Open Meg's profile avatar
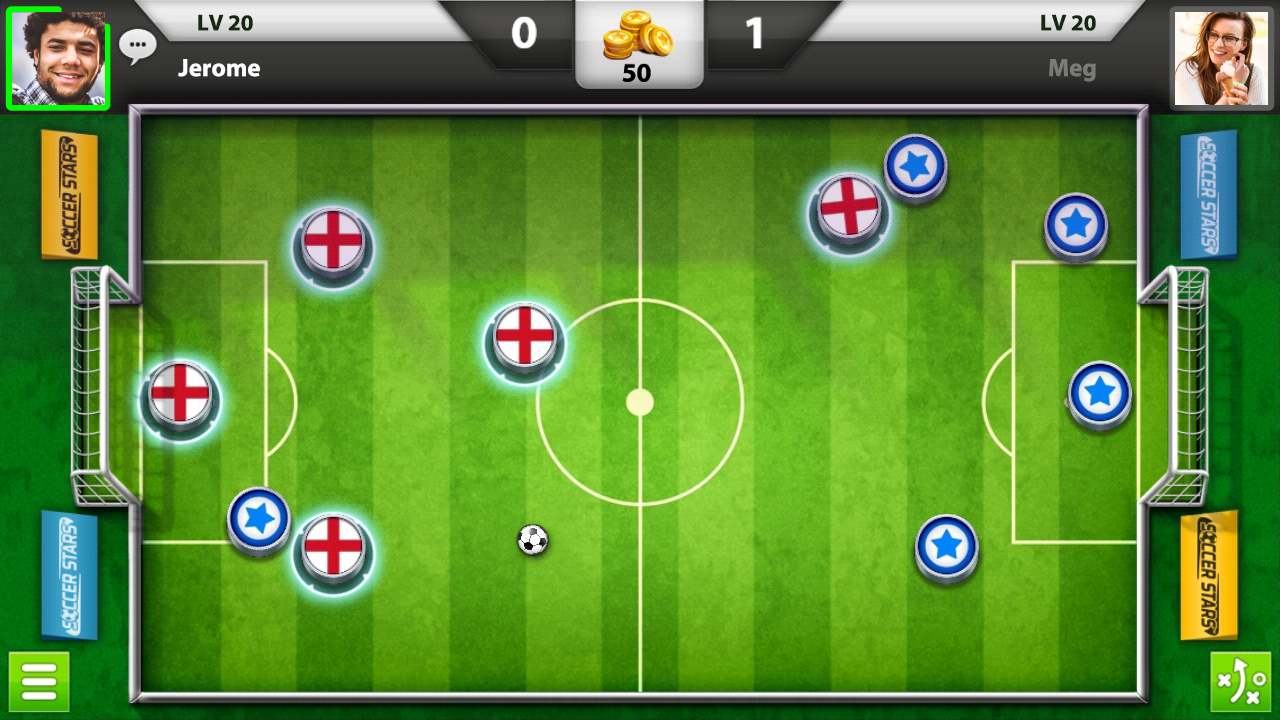 click(1221, 53)
